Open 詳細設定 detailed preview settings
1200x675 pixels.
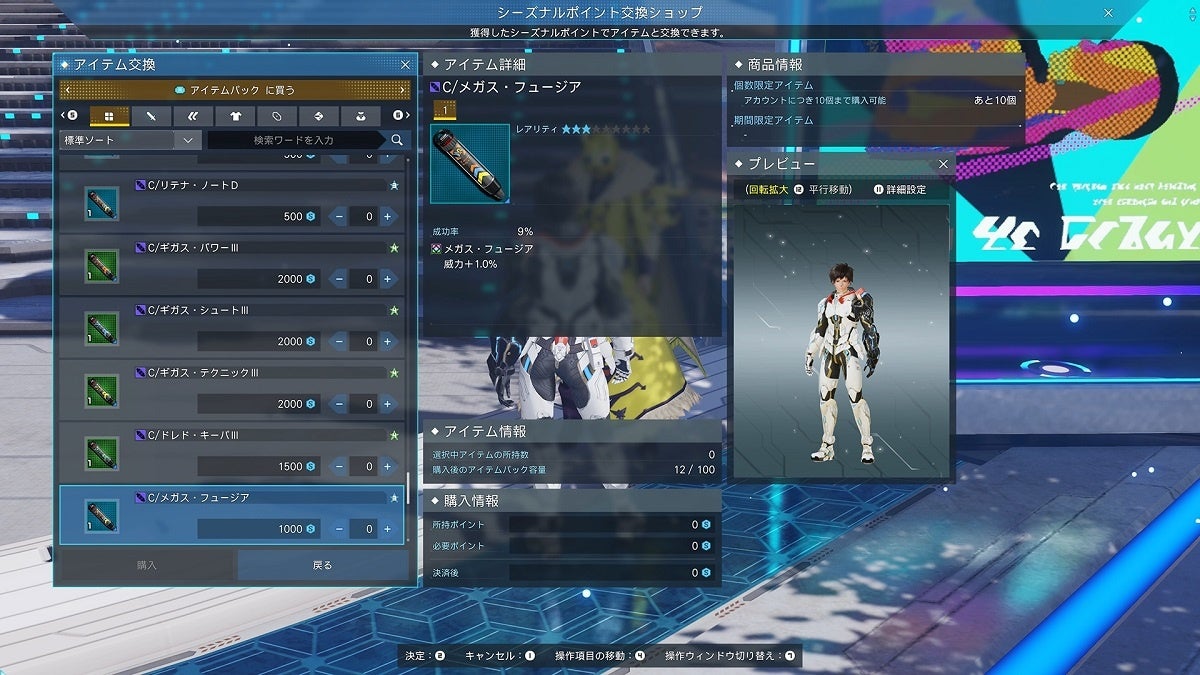tap(905, 189)
